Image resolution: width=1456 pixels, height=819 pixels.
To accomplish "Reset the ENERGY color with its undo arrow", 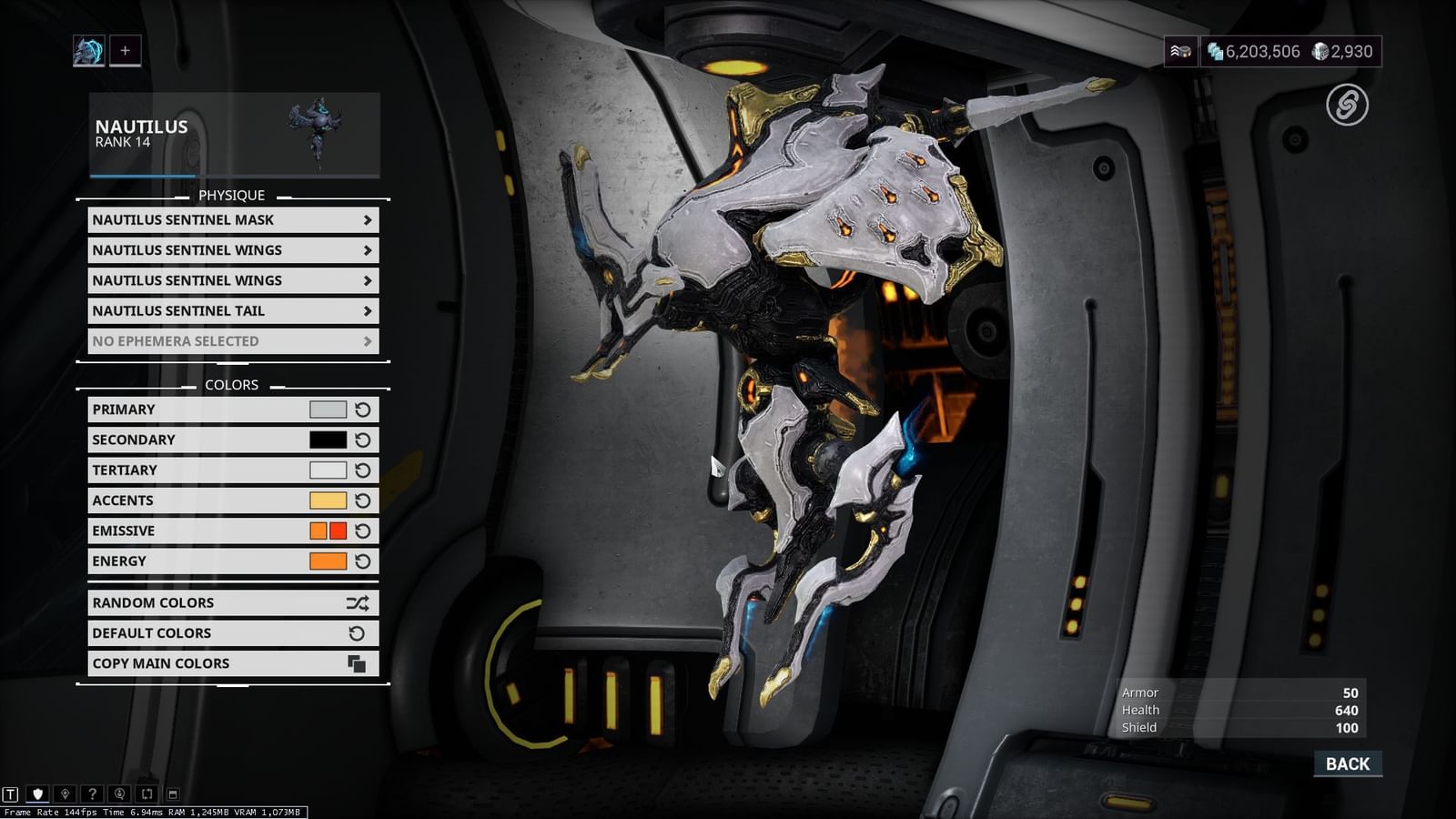I will click(363, 561).
